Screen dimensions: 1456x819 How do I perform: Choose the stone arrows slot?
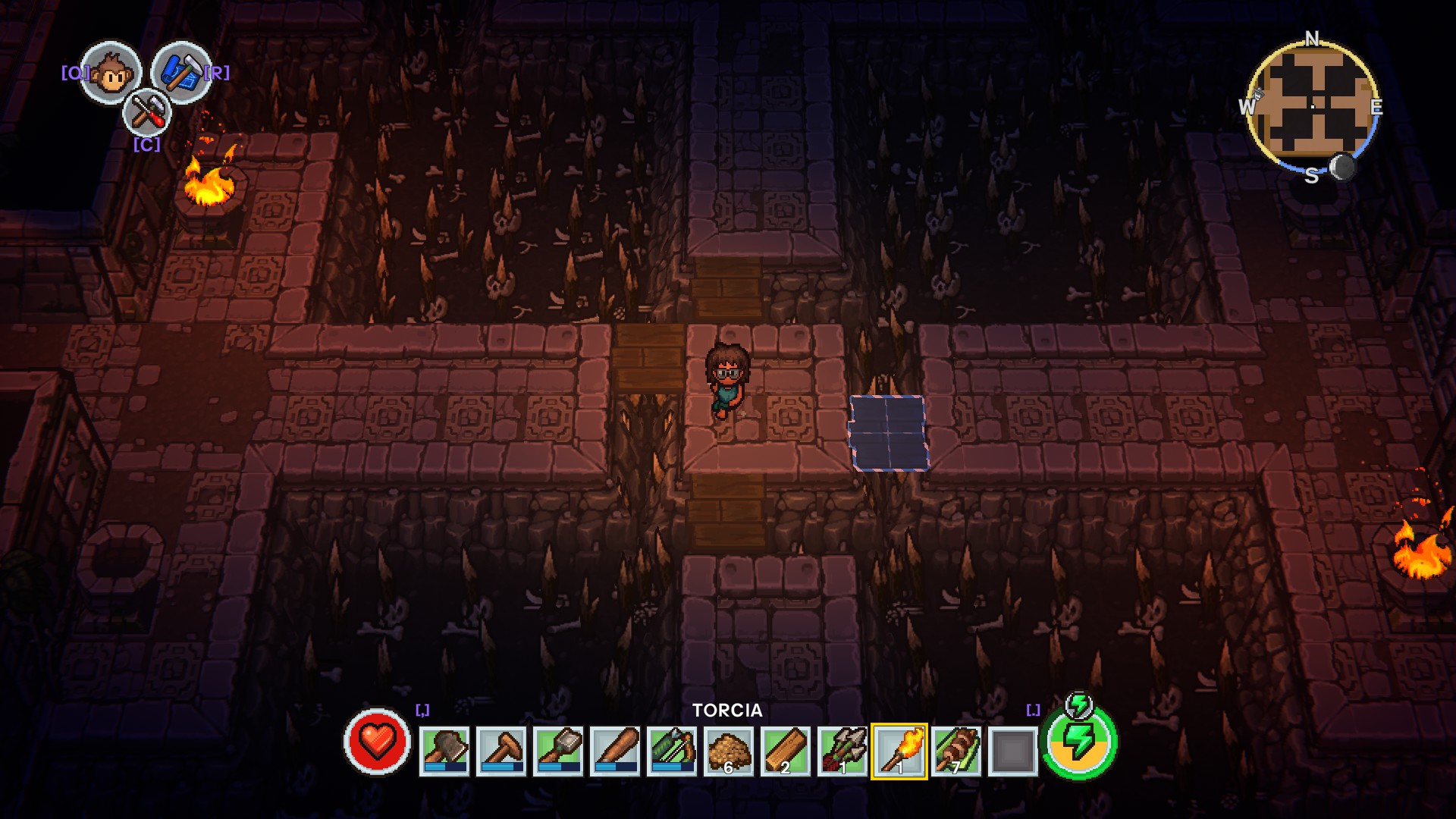pyautogui.click(x=843, y=751)
